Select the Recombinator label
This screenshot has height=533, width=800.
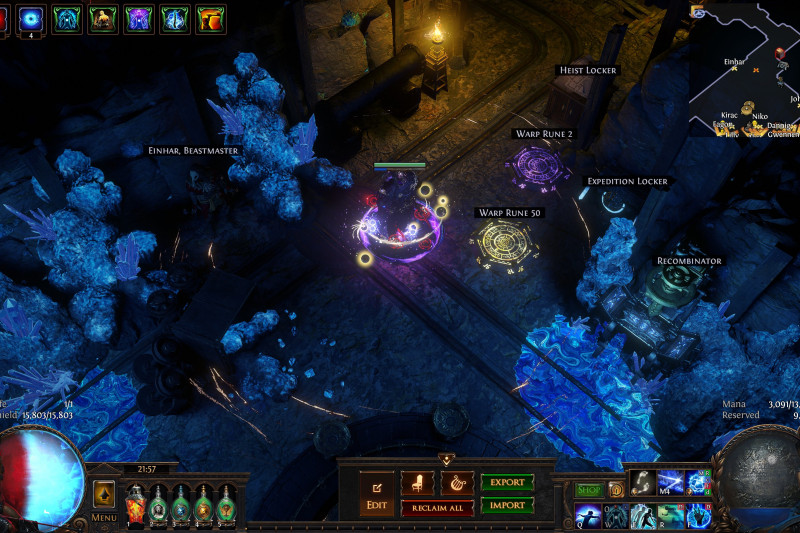pos(689,261)
